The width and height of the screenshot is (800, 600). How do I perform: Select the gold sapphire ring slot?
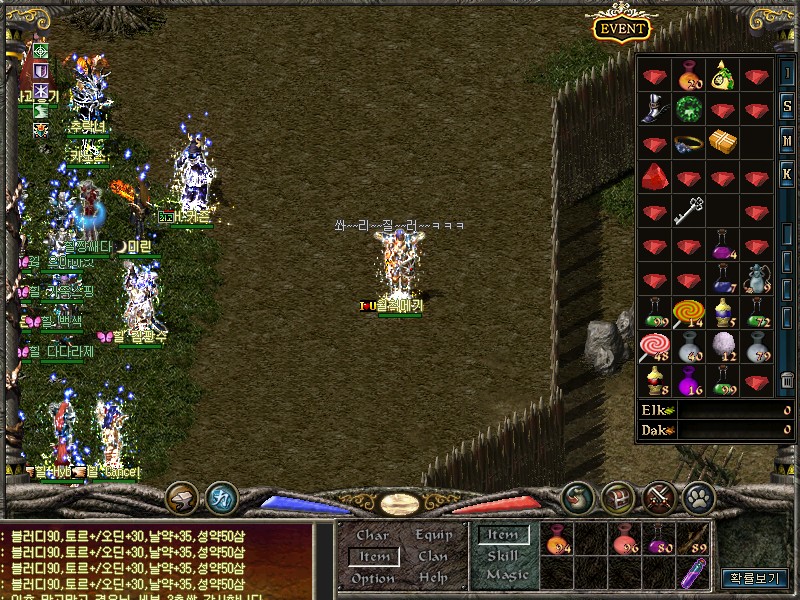[688, 143]
